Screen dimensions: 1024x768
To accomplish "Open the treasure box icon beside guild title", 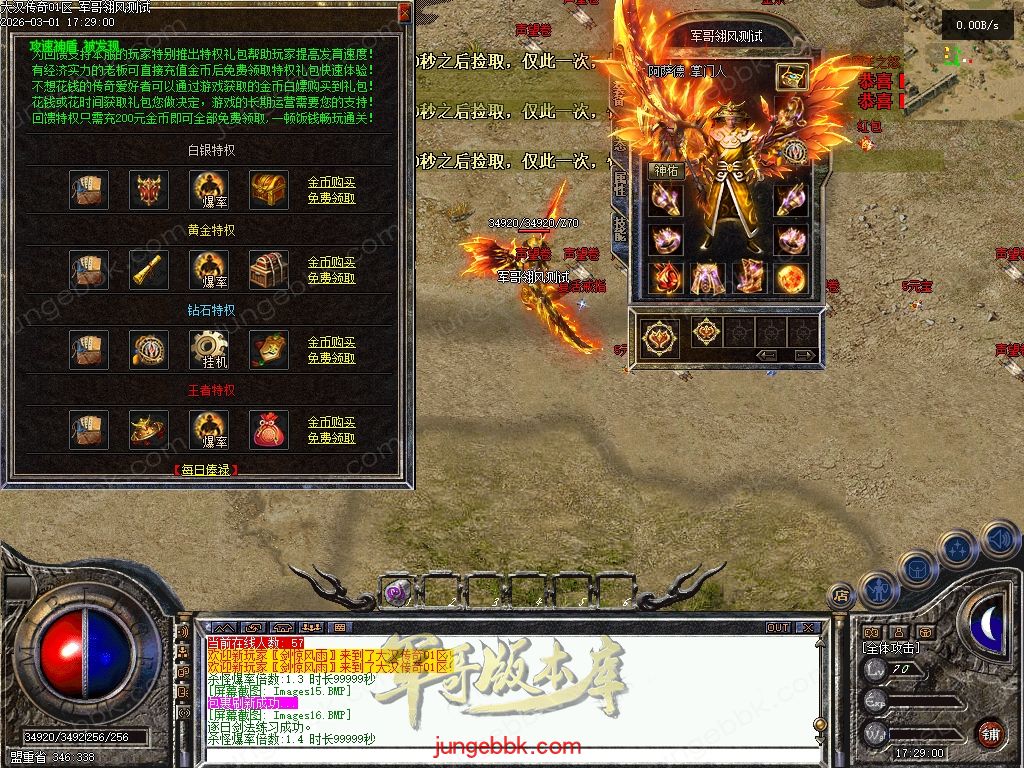I will 792,77.
